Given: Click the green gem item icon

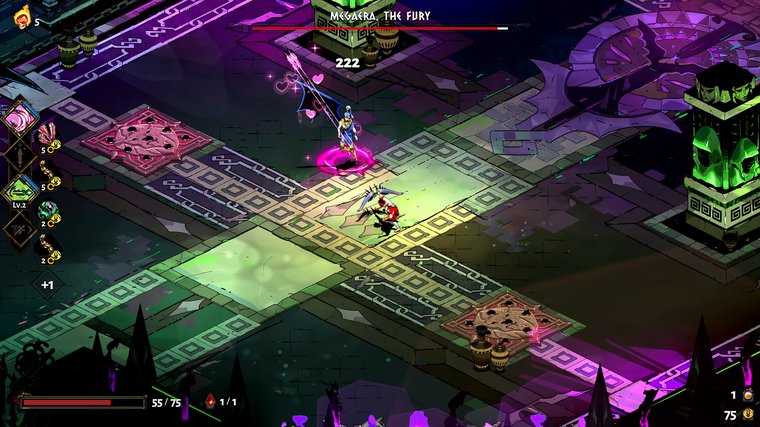Looking at the screenshot, I should click(46, 211).
